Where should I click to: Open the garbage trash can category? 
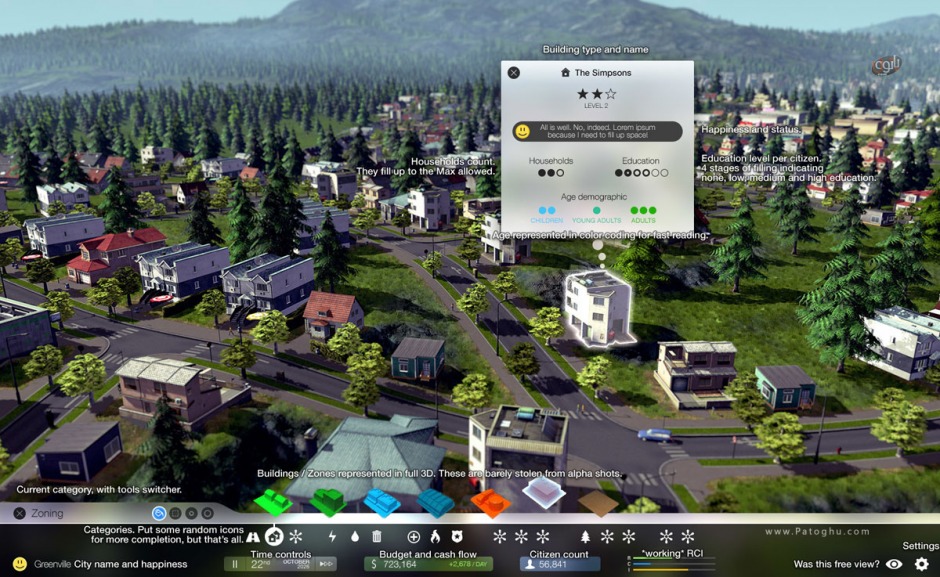(x=376, y=537)
